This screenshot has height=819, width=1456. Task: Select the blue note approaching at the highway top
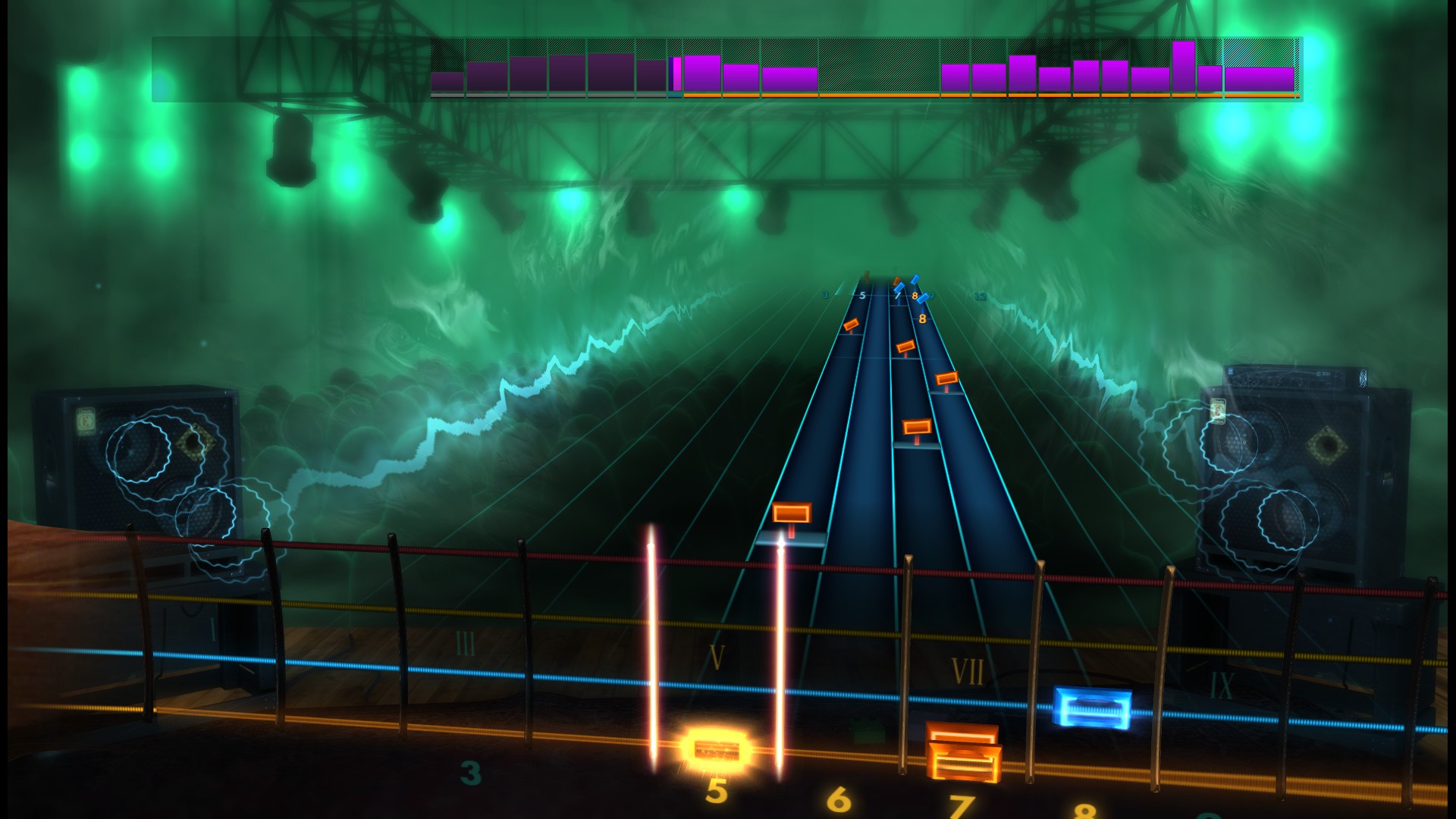point(915,281)
